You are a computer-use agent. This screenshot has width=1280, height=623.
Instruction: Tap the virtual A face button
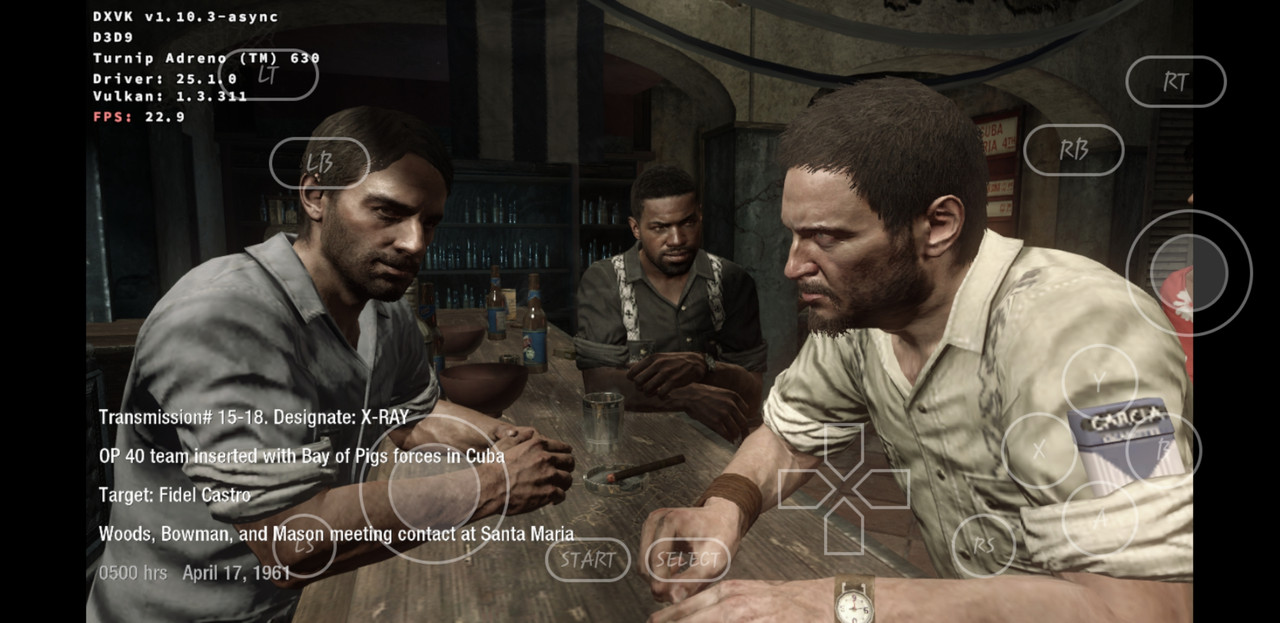click(1099, 518)
